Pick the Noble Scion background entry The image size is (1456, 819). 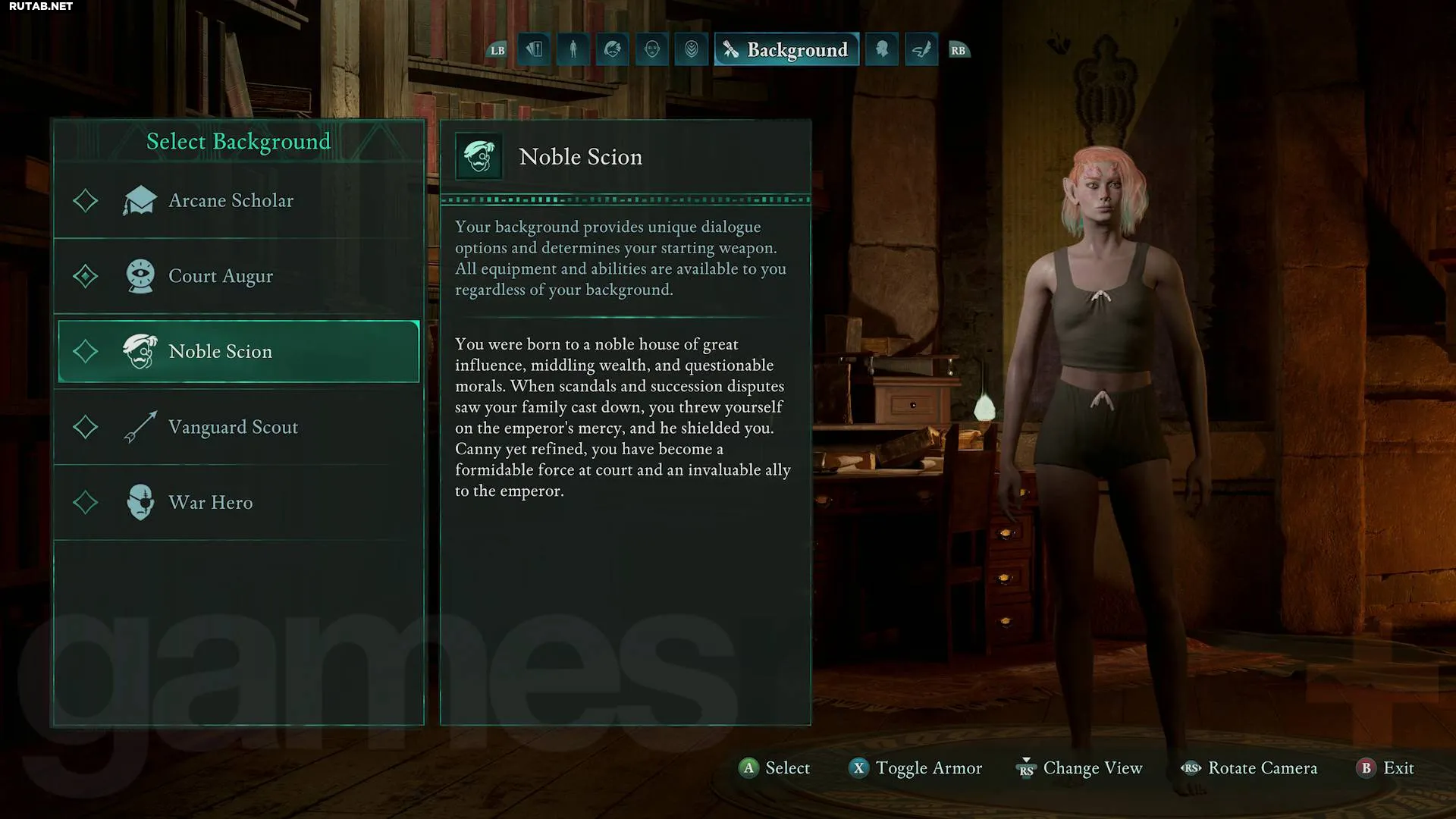(x=238, y=351)
